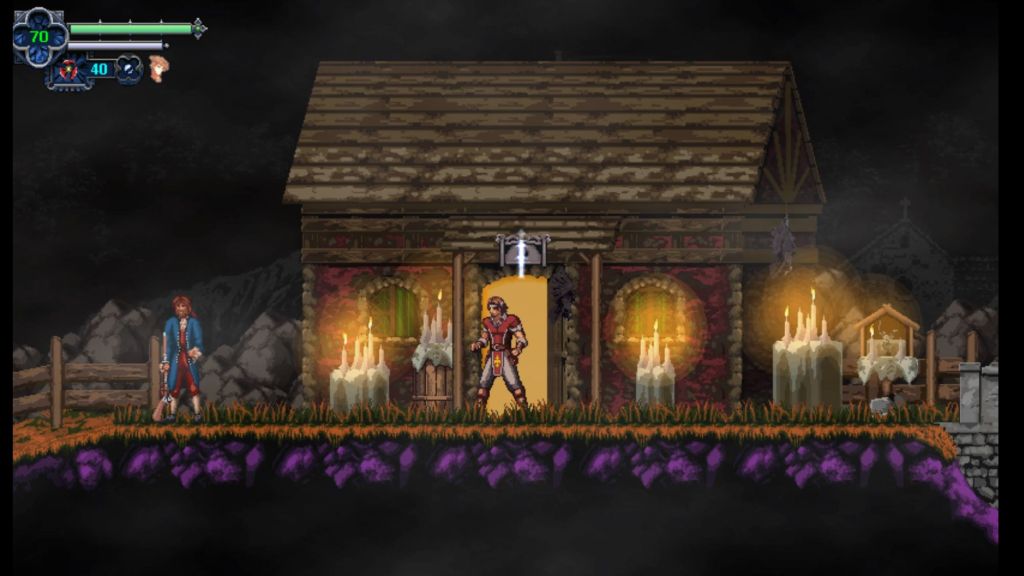
Task: Select the character head portrait icon
Action: (158, 68)
